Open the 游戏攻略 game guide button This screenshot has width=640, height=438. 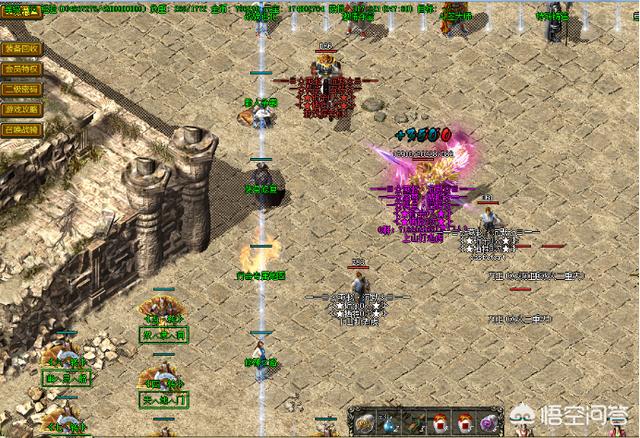[x=21, y=109]
